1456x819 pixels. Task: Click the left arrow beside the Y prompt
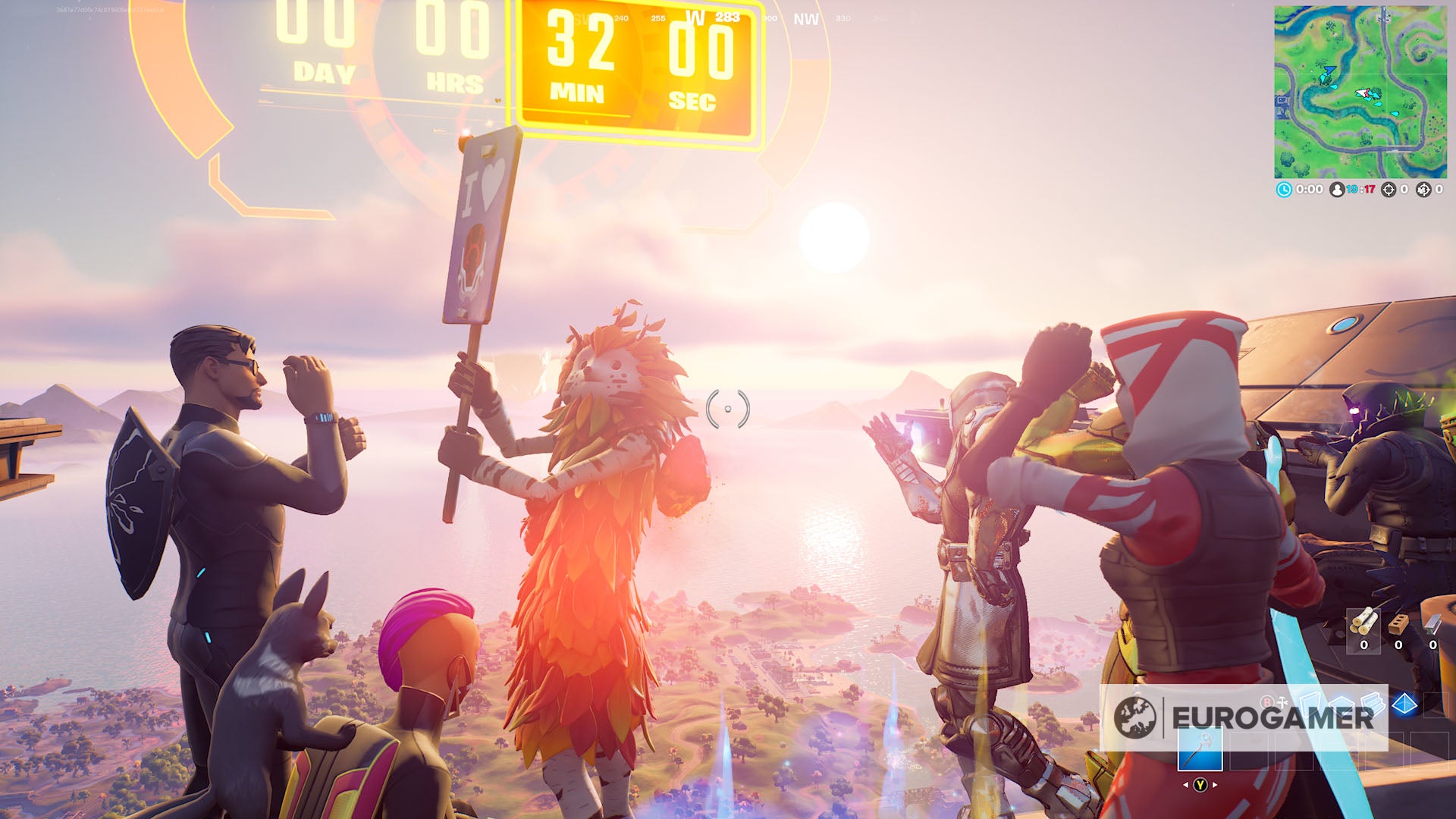point(1187,785)
